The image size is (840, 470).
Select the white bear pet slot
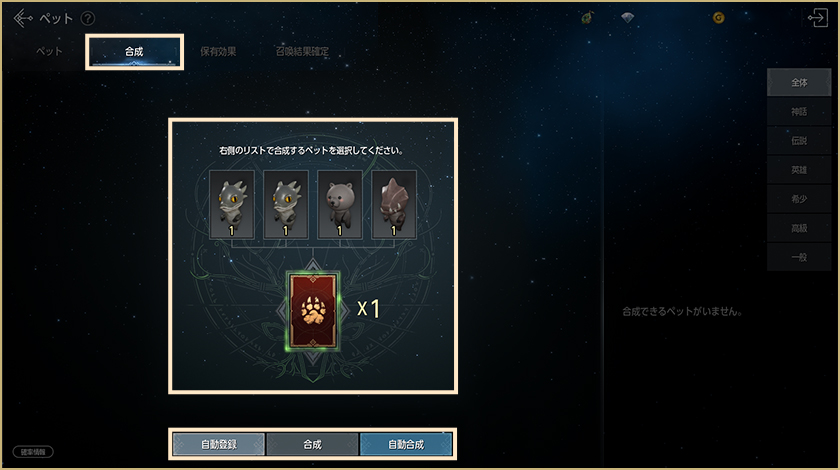pos(340,204)
